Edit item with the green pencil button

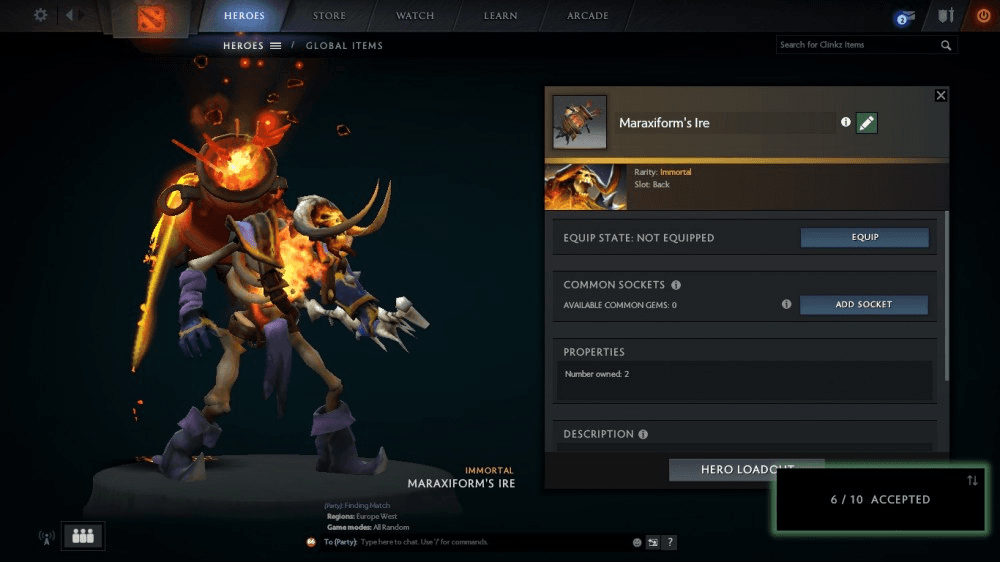(867, 123)
